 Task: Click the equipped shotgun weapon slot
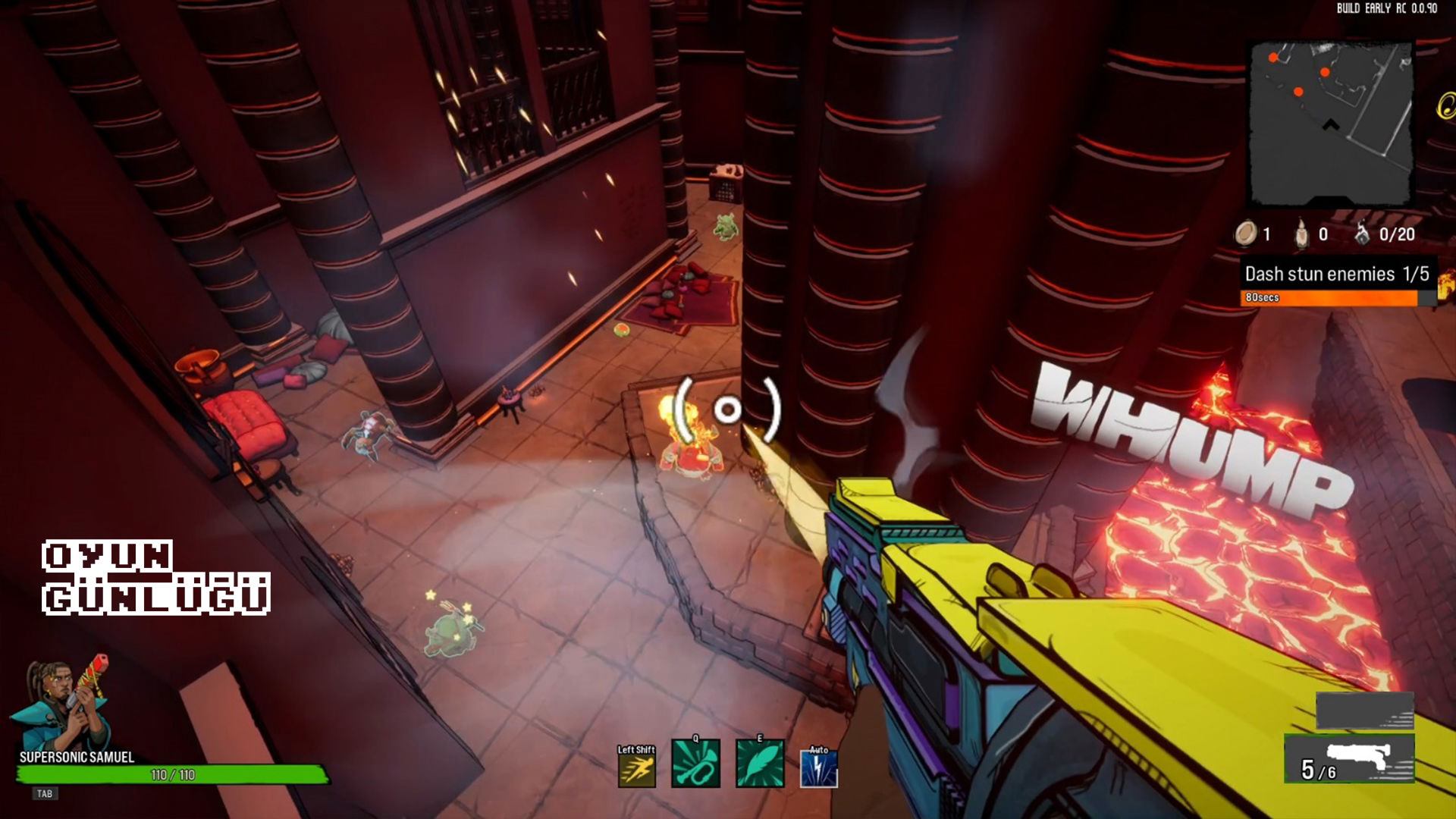tap(1349, 758)
